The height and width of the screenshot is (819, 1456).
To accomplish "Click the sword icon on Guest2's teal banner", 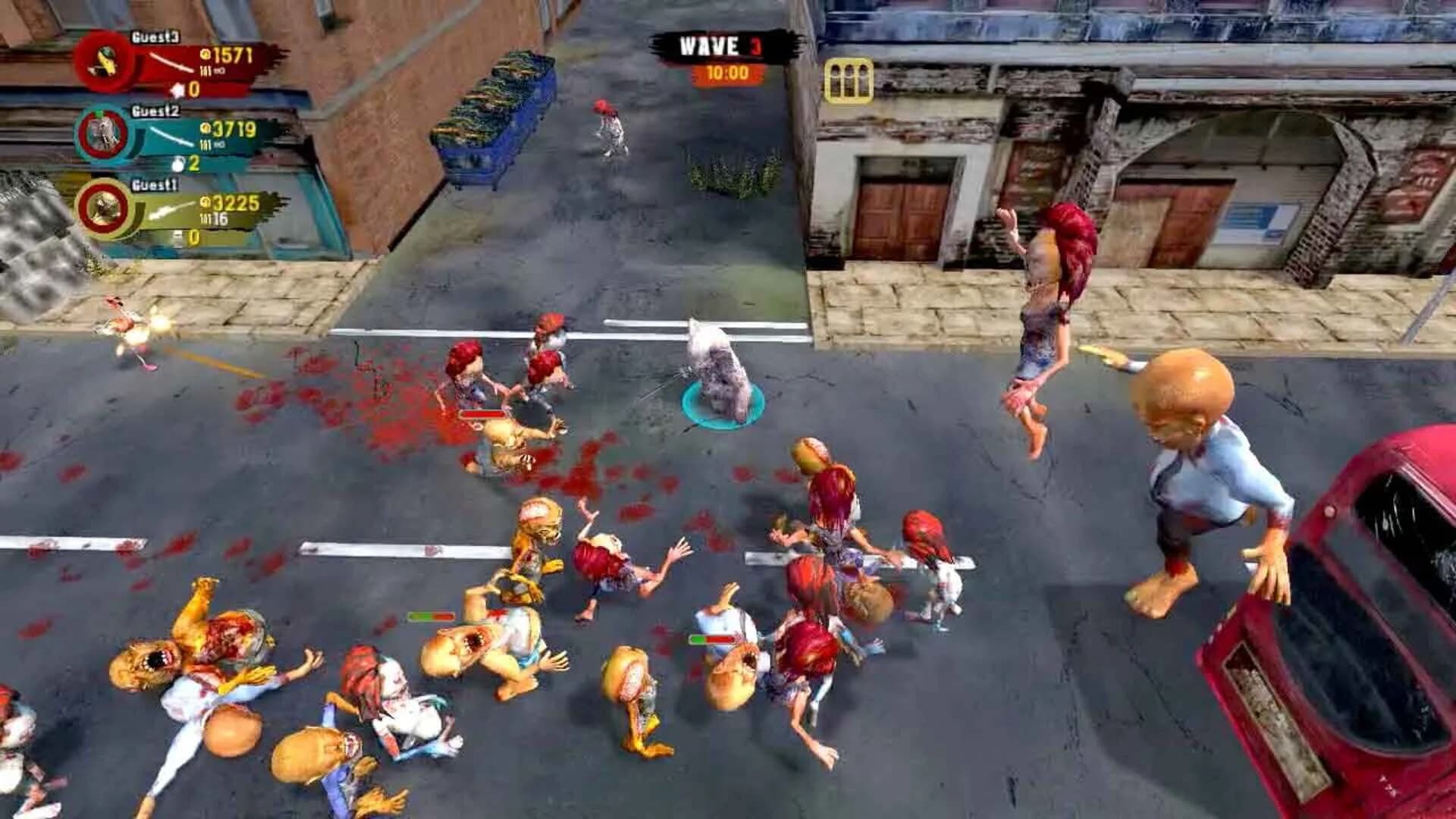I will (x=171, y=136).
